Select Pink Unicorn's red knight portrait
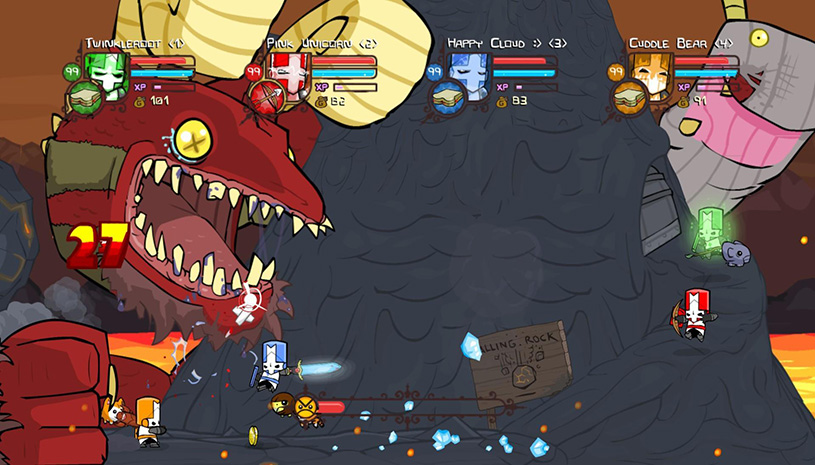The width and height of the screenshot is (815, 465). click(x=288, y=69)
